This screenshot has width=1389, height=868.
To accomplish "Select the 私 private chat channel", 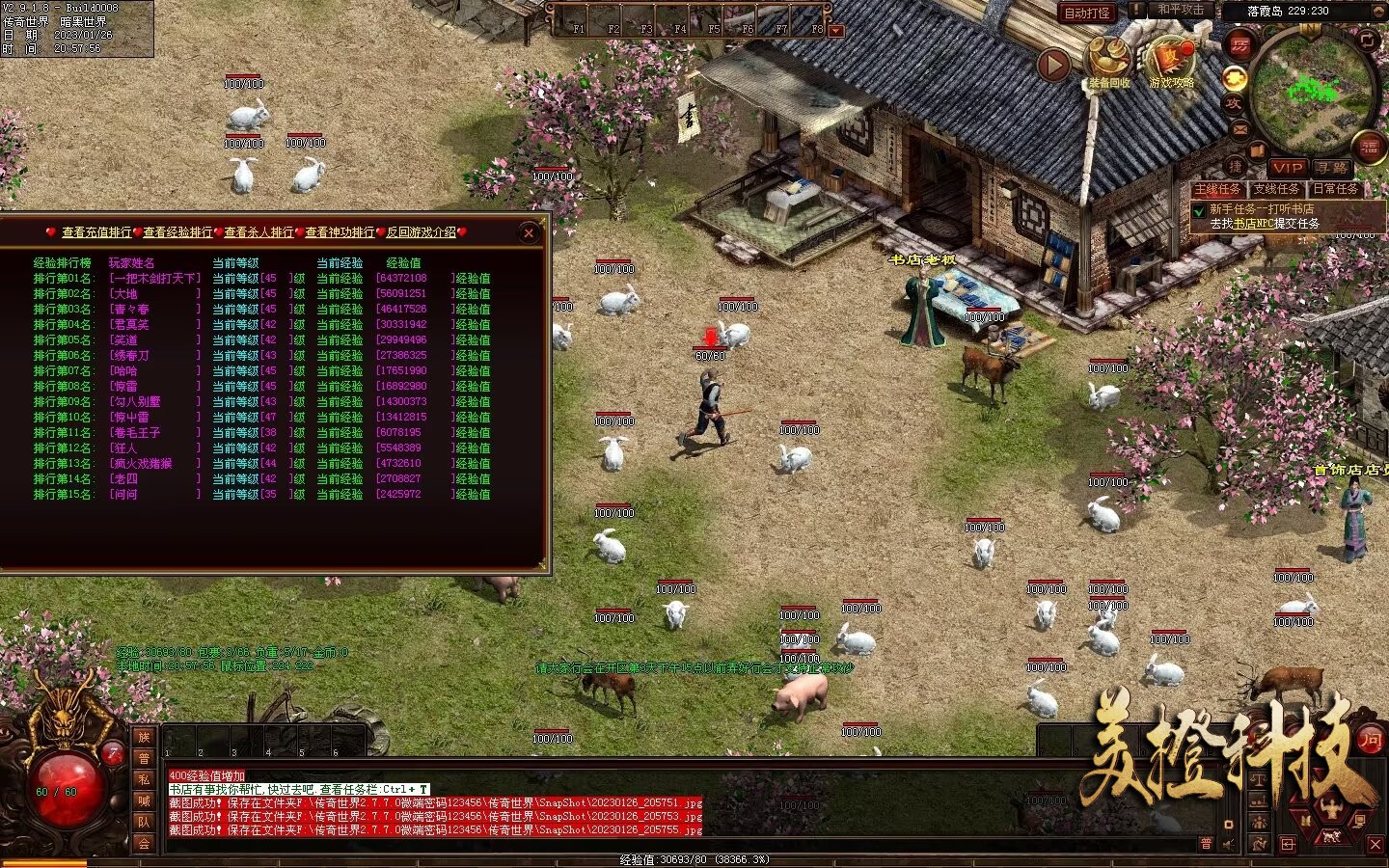I will pos(144,779).
